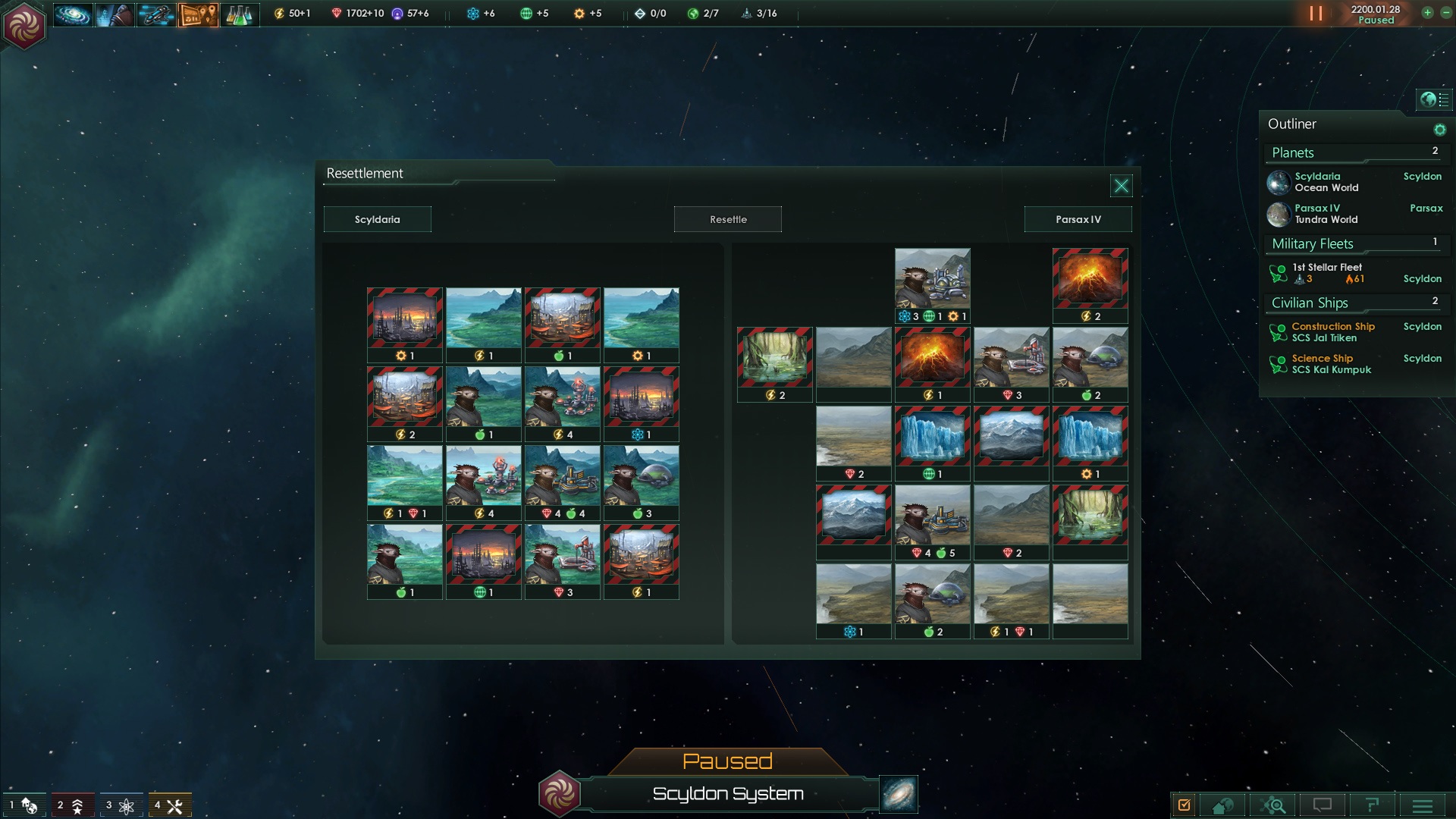Toggle the Outliner globe list button
The image size is (1456, 819).
(1434, 99)
